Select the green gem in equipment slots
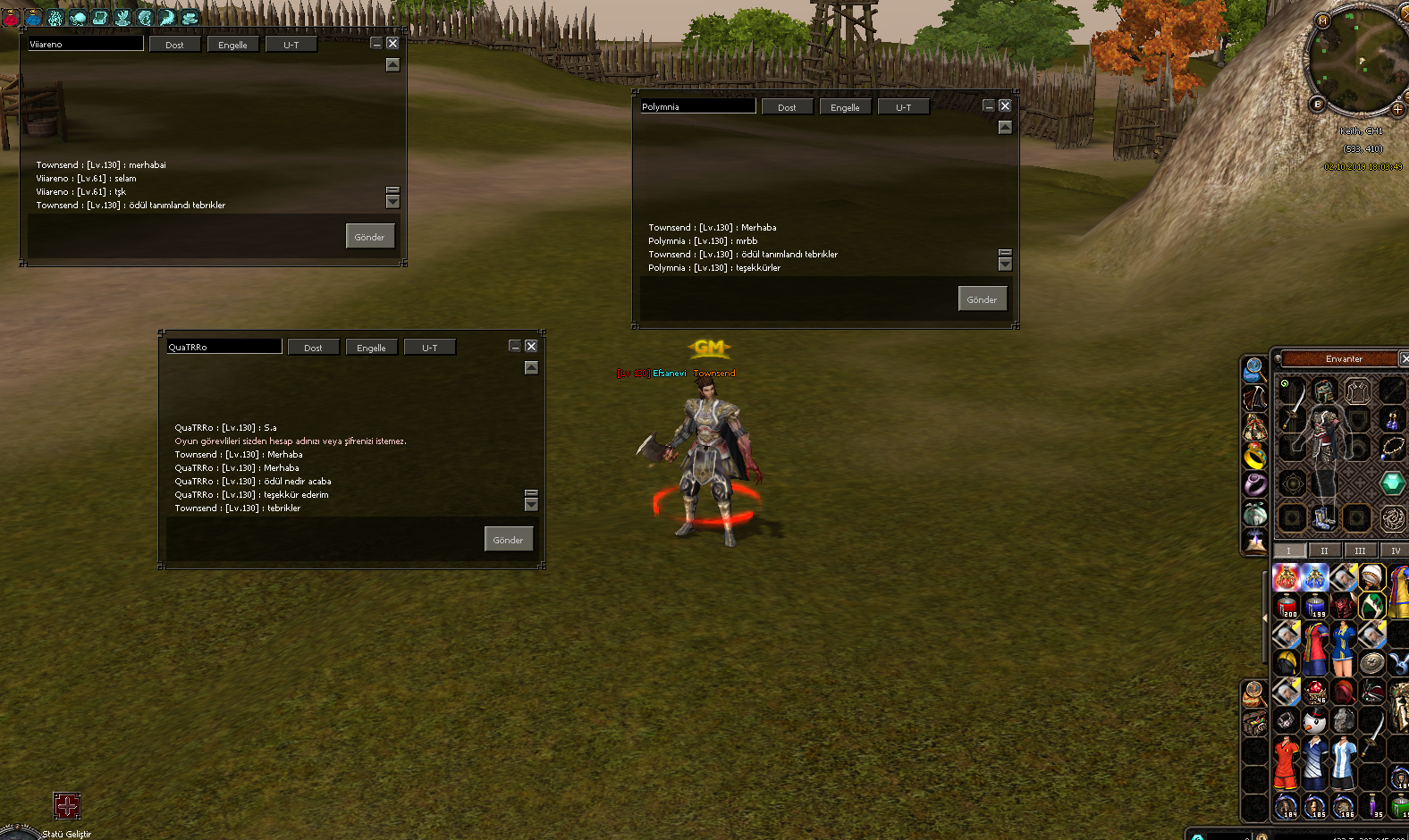The width and height of the screenshot is (1409, 840). 1392,483
